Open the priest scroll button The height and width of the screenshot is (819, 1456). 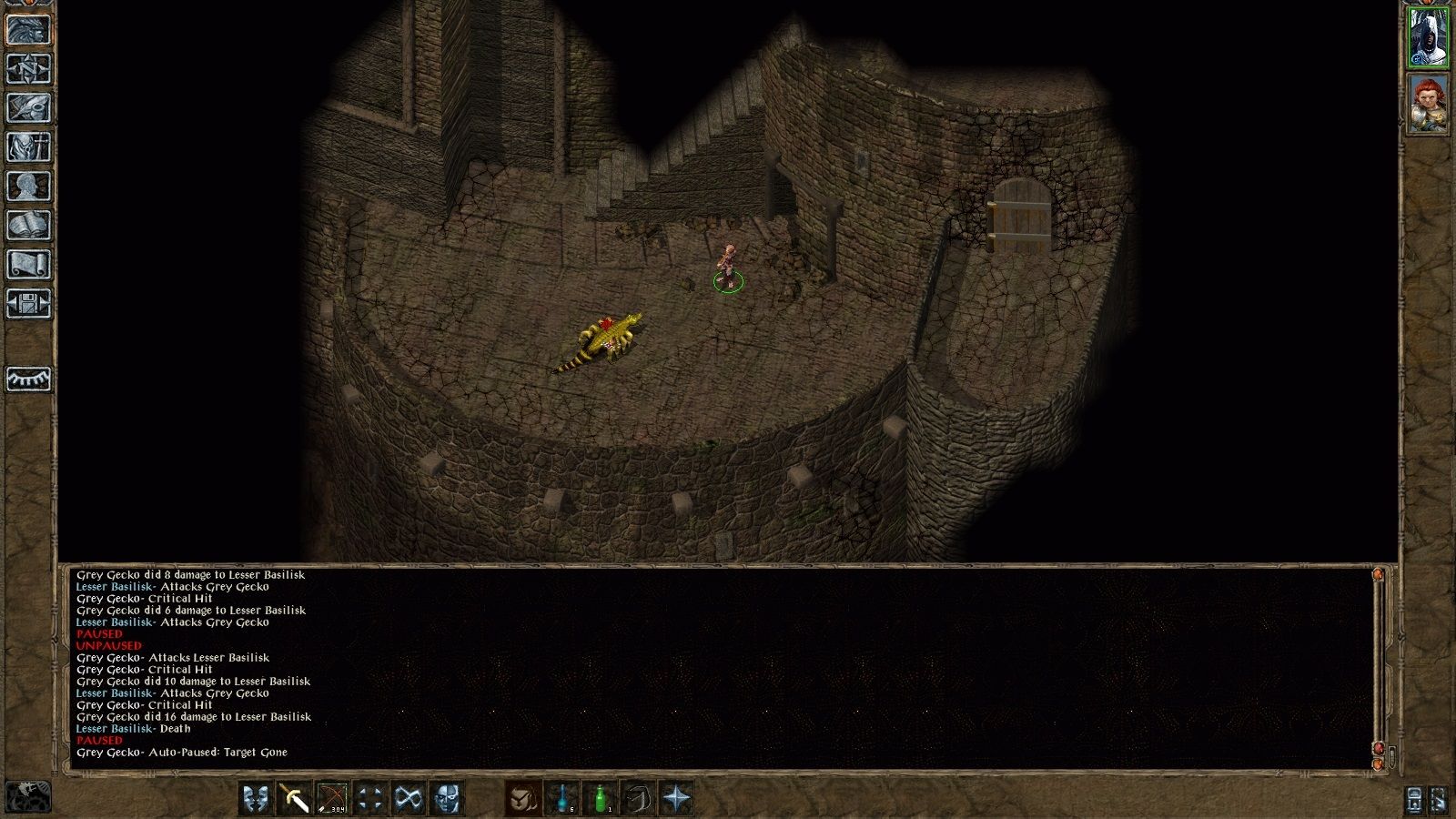[x=28, y=265]
